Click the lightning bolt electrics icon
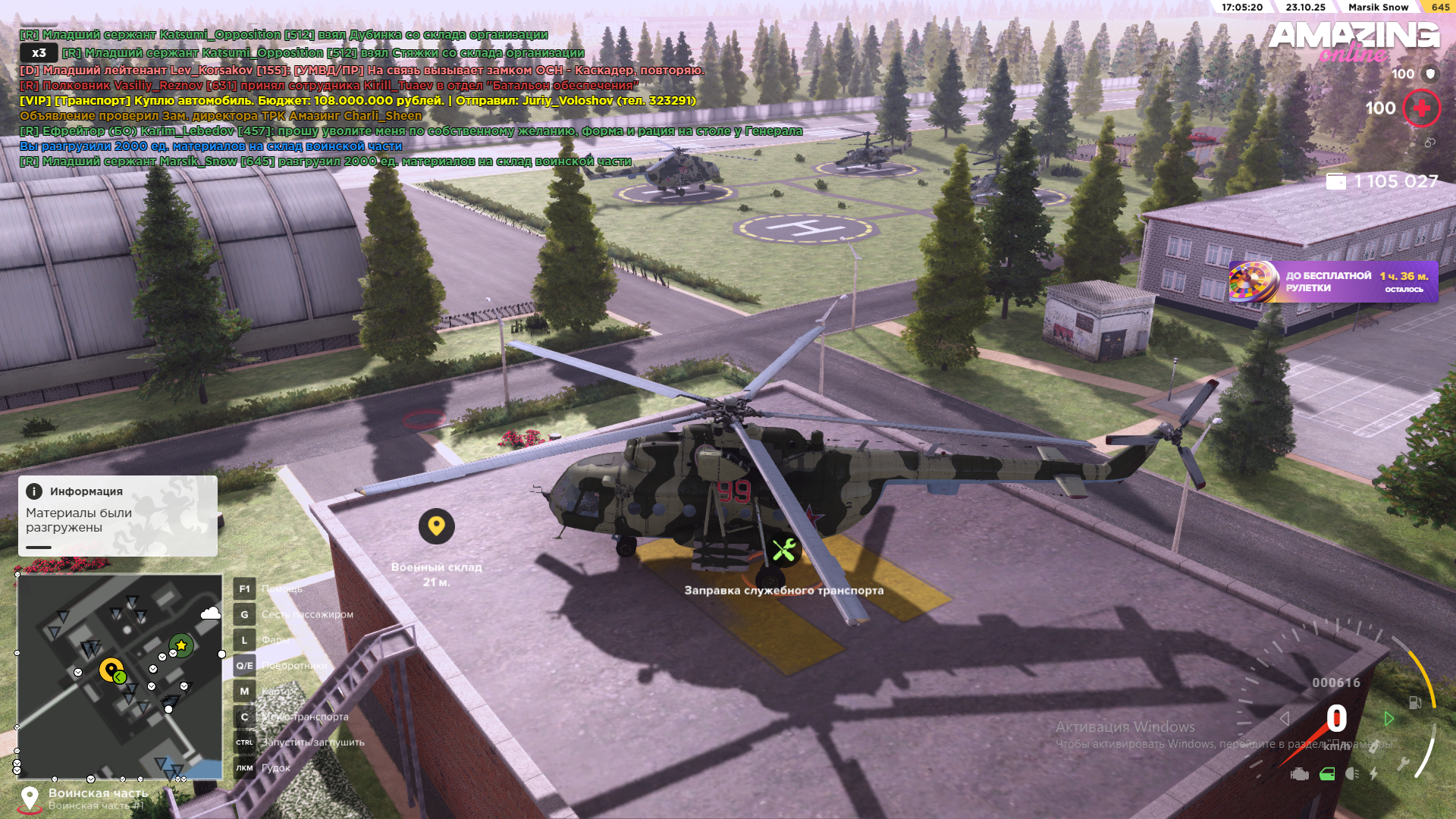1456x819 pixels. coord(1374,774)
